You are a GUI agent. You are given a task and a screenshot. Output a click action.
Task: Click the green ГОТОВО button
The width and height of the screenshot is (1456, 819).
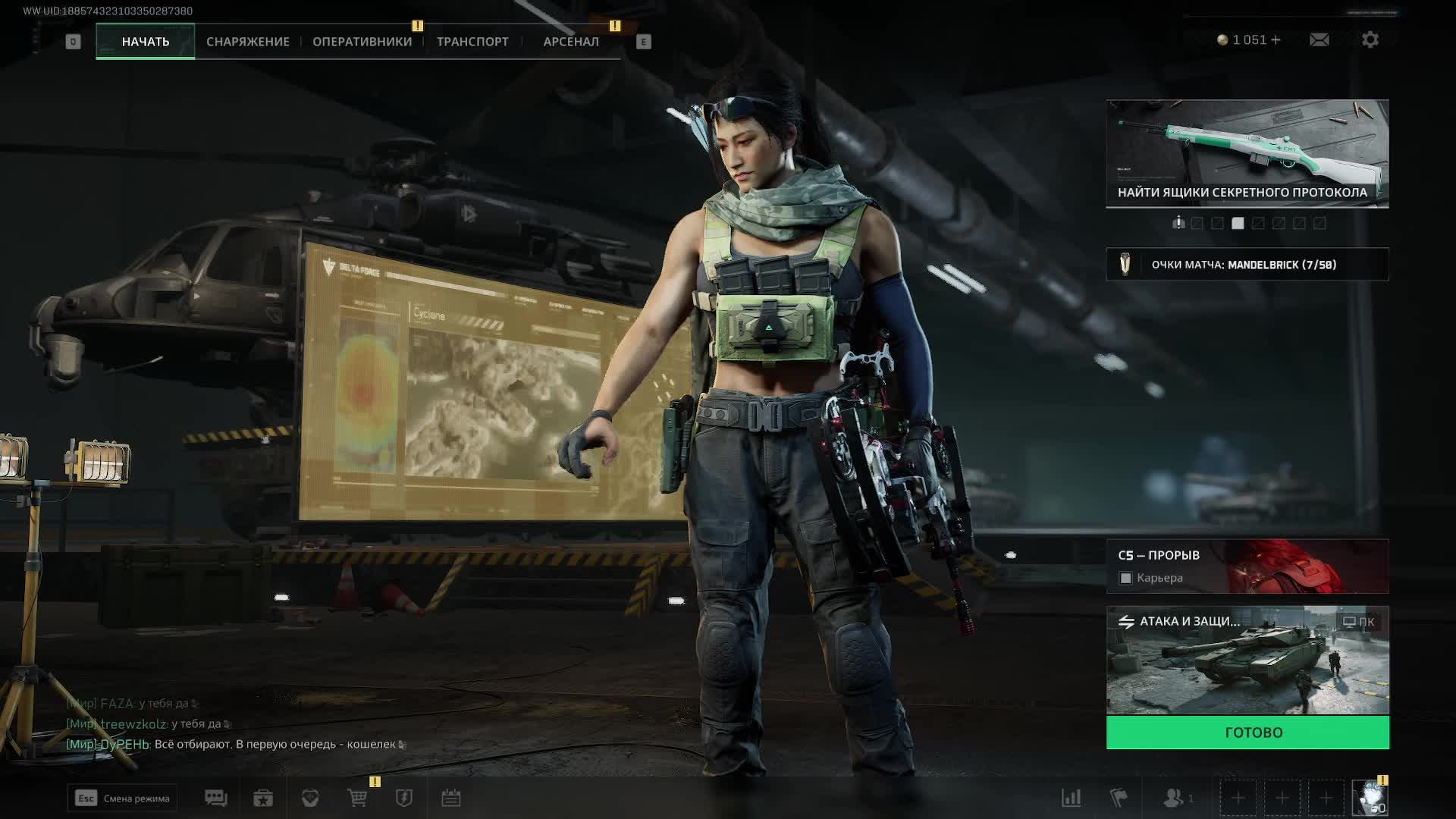coord(1247,733)
